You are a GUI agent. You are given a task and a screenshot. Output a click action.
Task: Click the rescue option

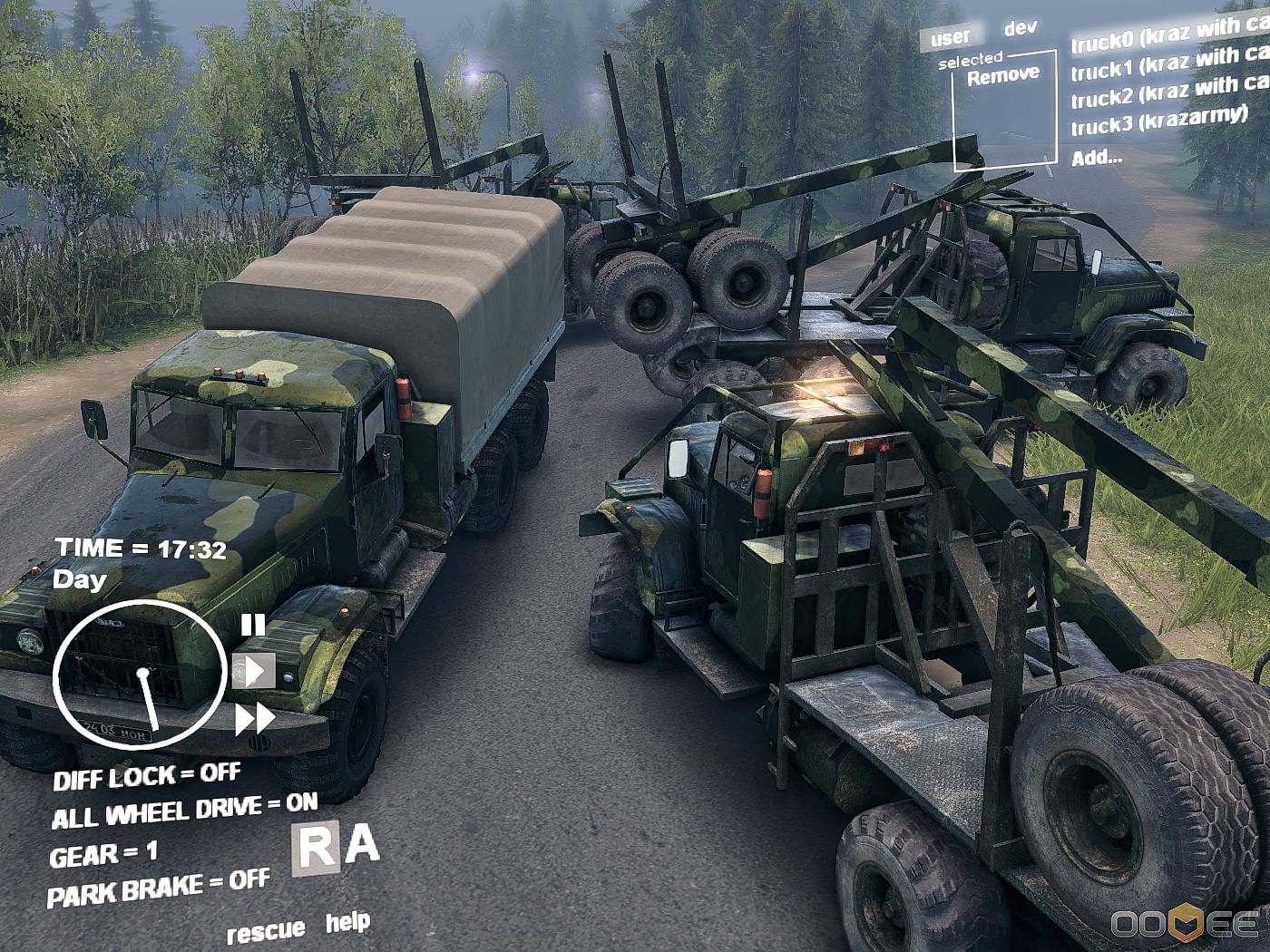(266, 931)
